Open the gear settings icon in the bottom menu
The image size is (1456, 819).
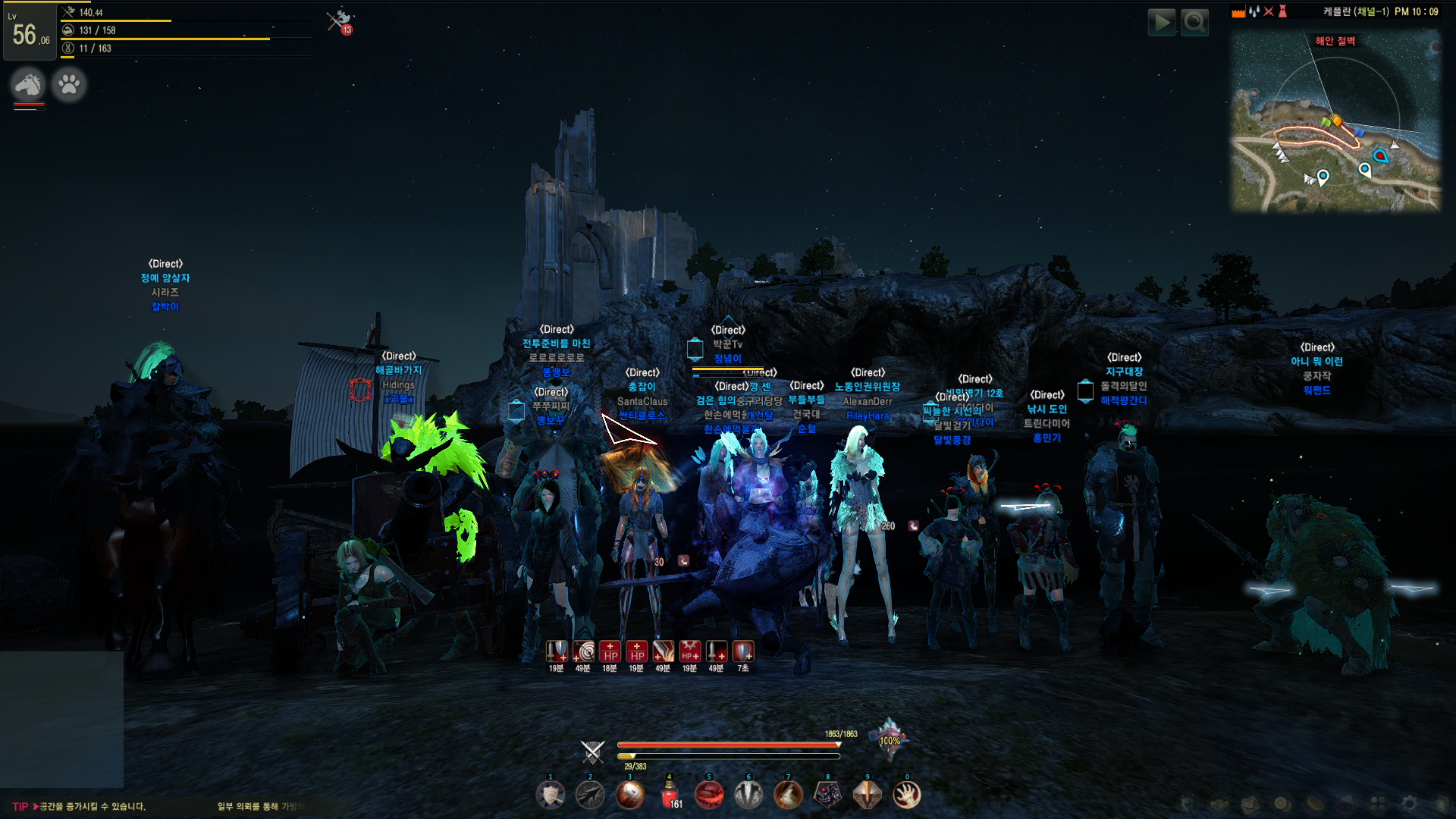pos(1409,803)
